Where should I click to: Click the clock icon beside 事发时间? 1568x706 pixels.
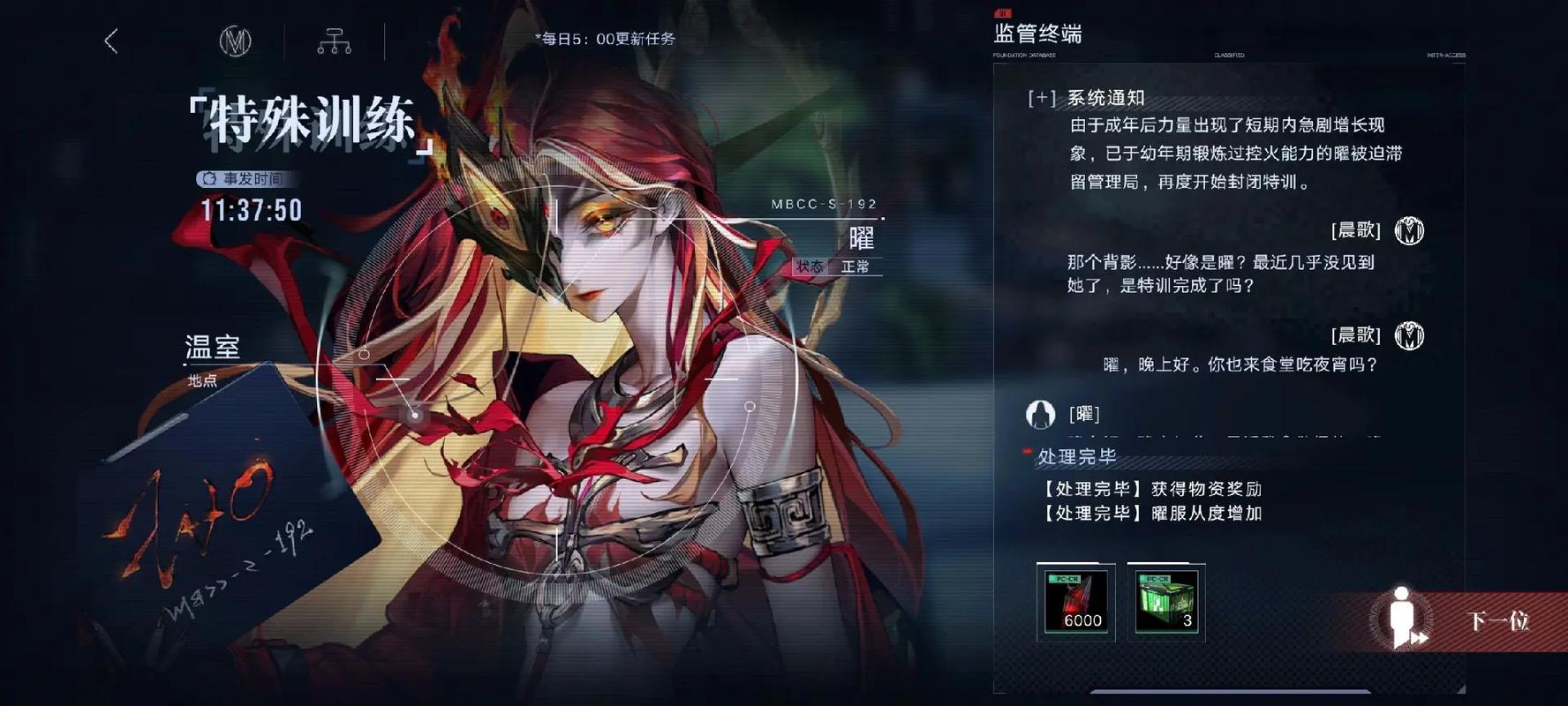point(208,178)
